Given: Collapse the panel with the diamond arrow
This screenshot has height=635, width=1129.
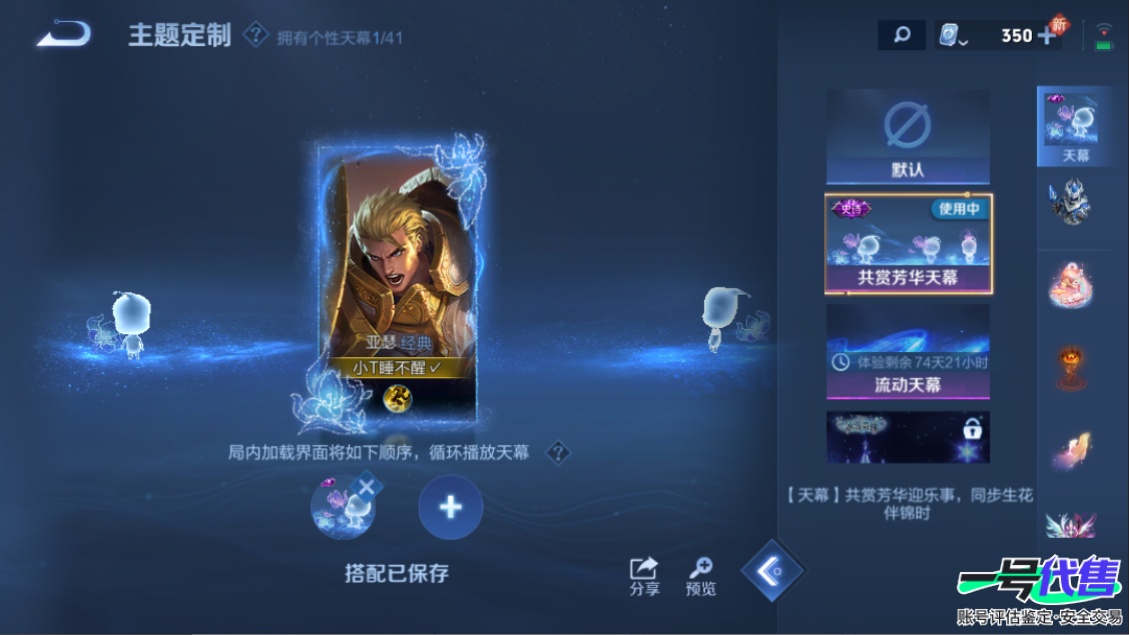Looking at the screenshot, I should tap(772, 570).
